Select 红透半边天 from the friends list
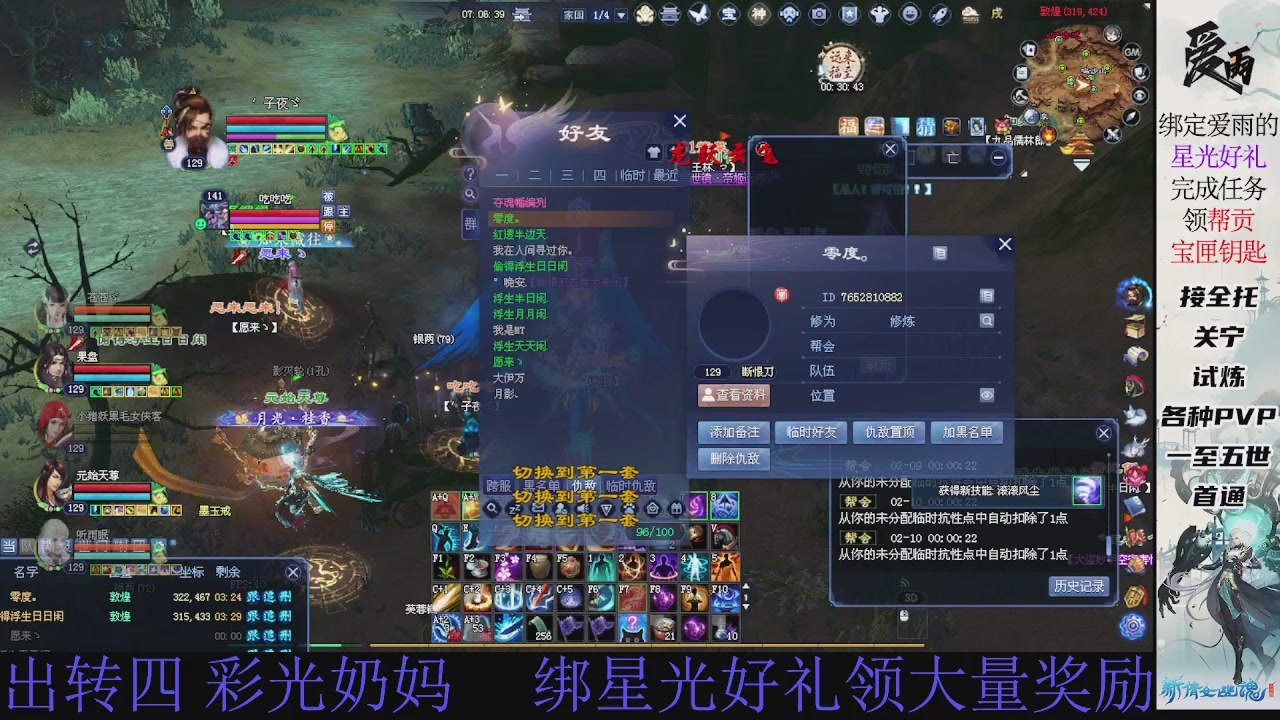1280x720 pixels. pyautogui.click(x=519, y=233)
